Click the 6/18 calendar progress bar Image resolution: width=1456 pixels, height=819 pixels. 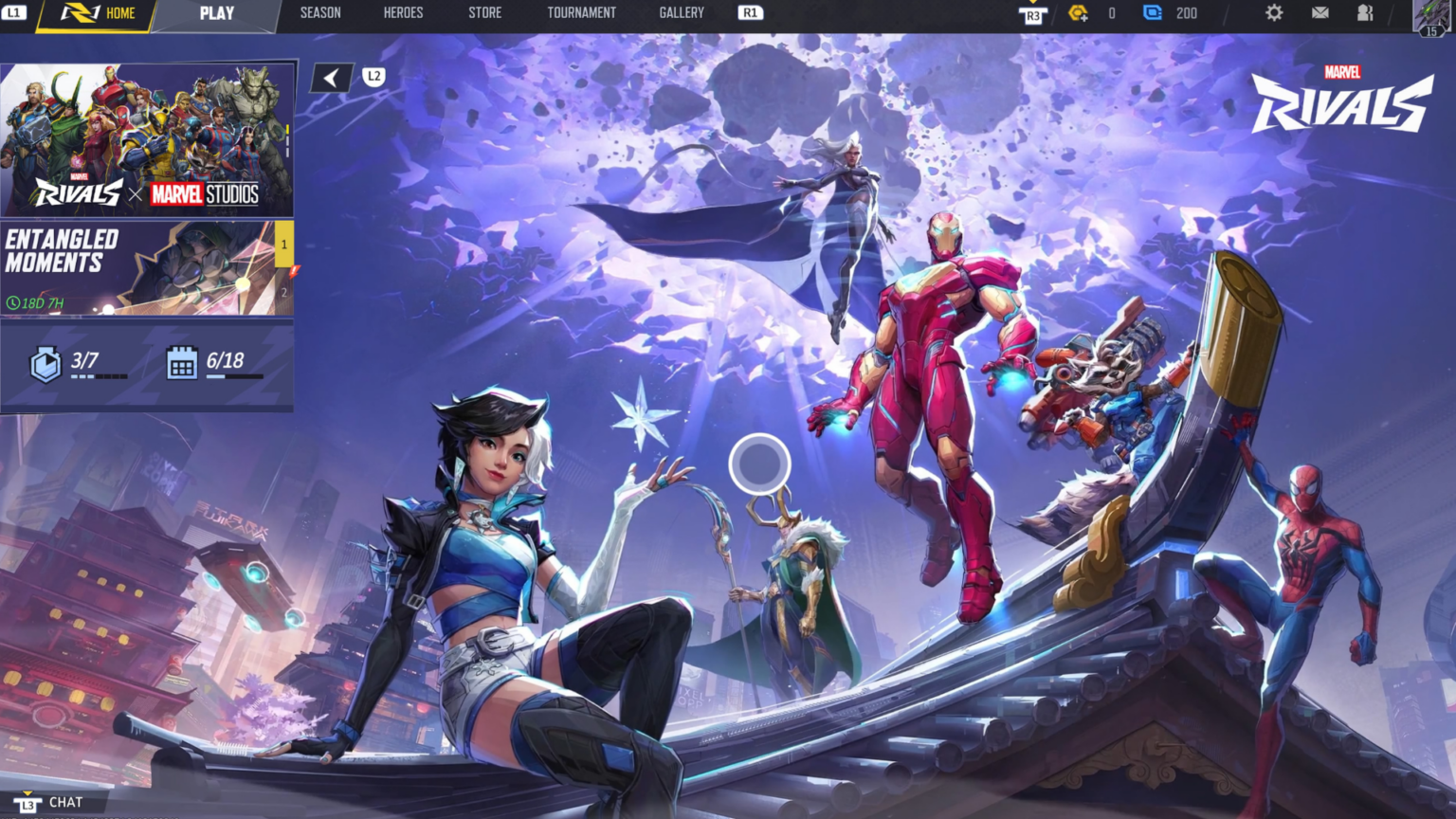pos(235,374)
